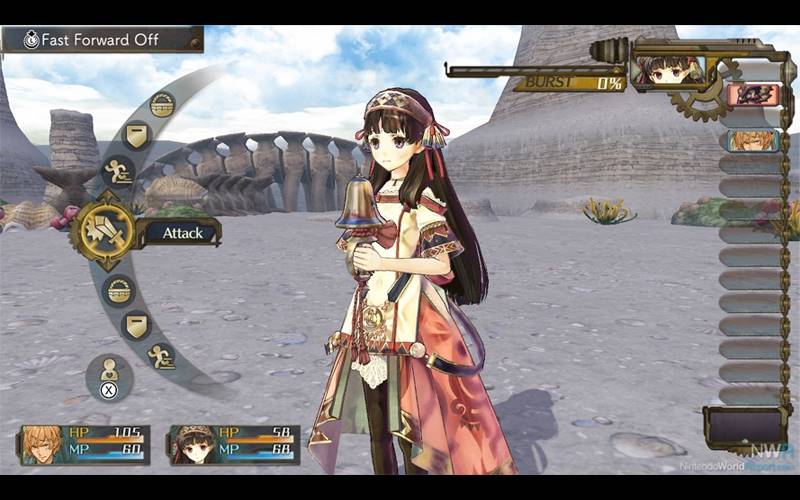
Task: Select the sword Attack command
Action: pos(103,232)
